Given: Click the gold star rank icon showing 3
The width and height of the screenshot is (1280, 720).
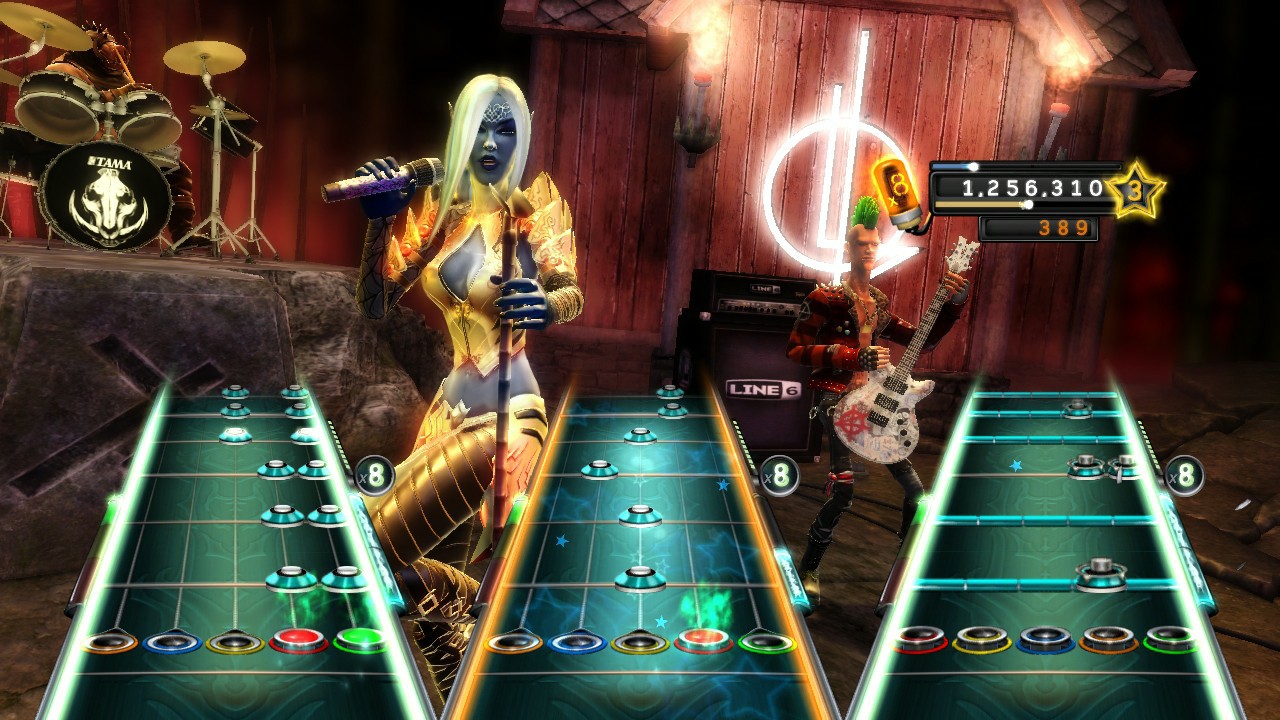Looking at the screenshot, I should [x=1134, y=189].
